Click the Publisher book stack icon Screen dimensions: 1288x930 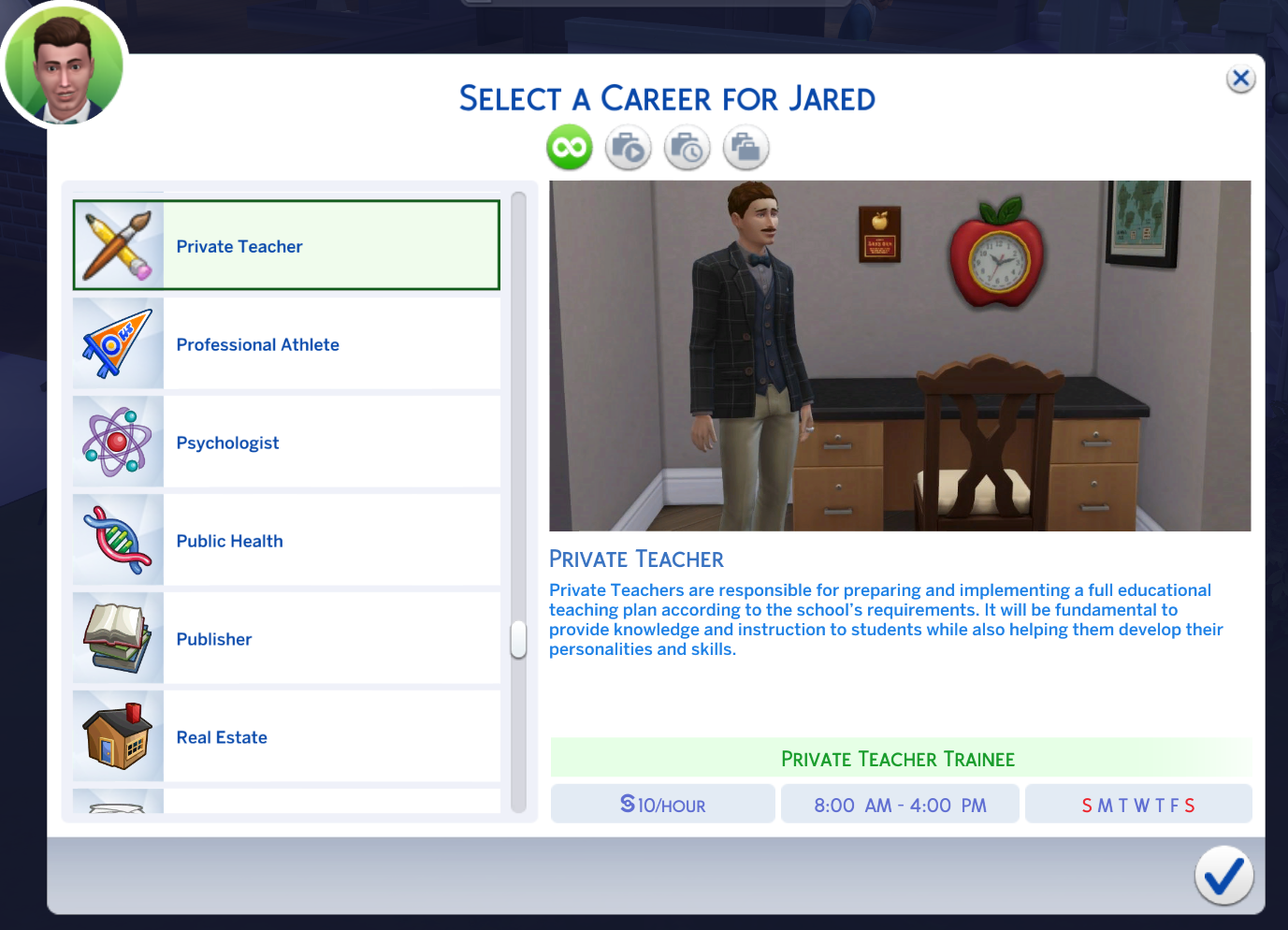(x=118, y=638)
